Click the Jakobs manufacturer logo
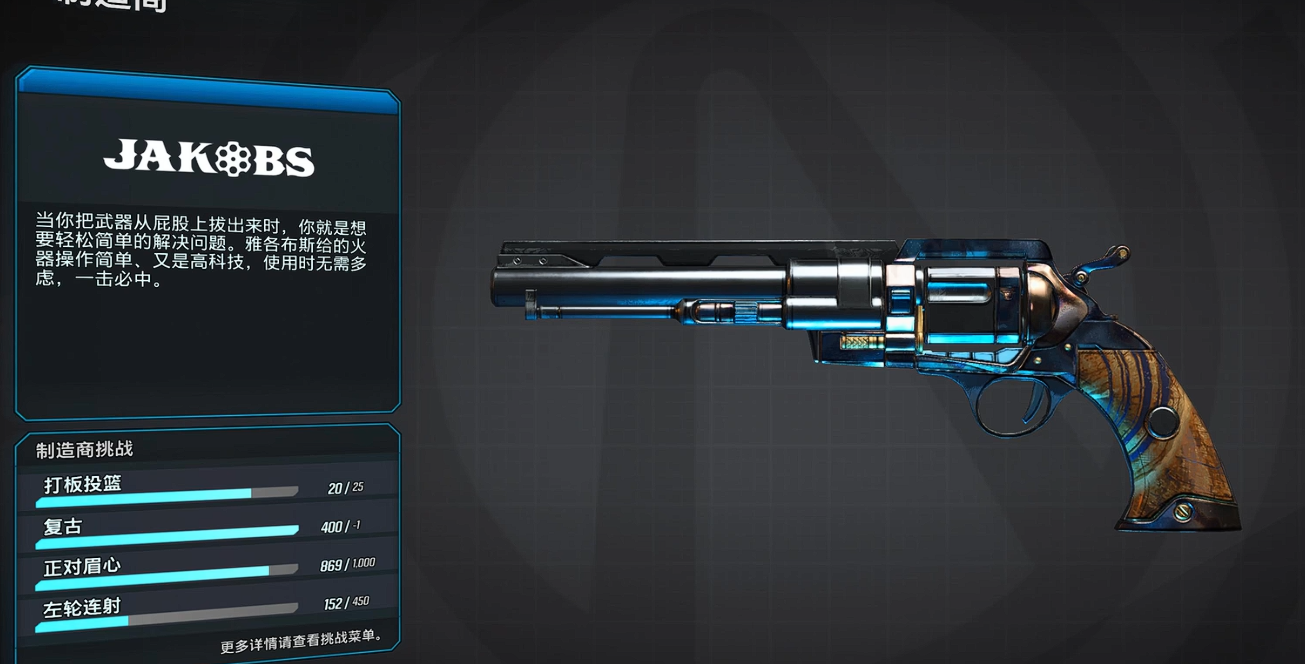Screen dimensions: 1305x664 tap(209, 159)
